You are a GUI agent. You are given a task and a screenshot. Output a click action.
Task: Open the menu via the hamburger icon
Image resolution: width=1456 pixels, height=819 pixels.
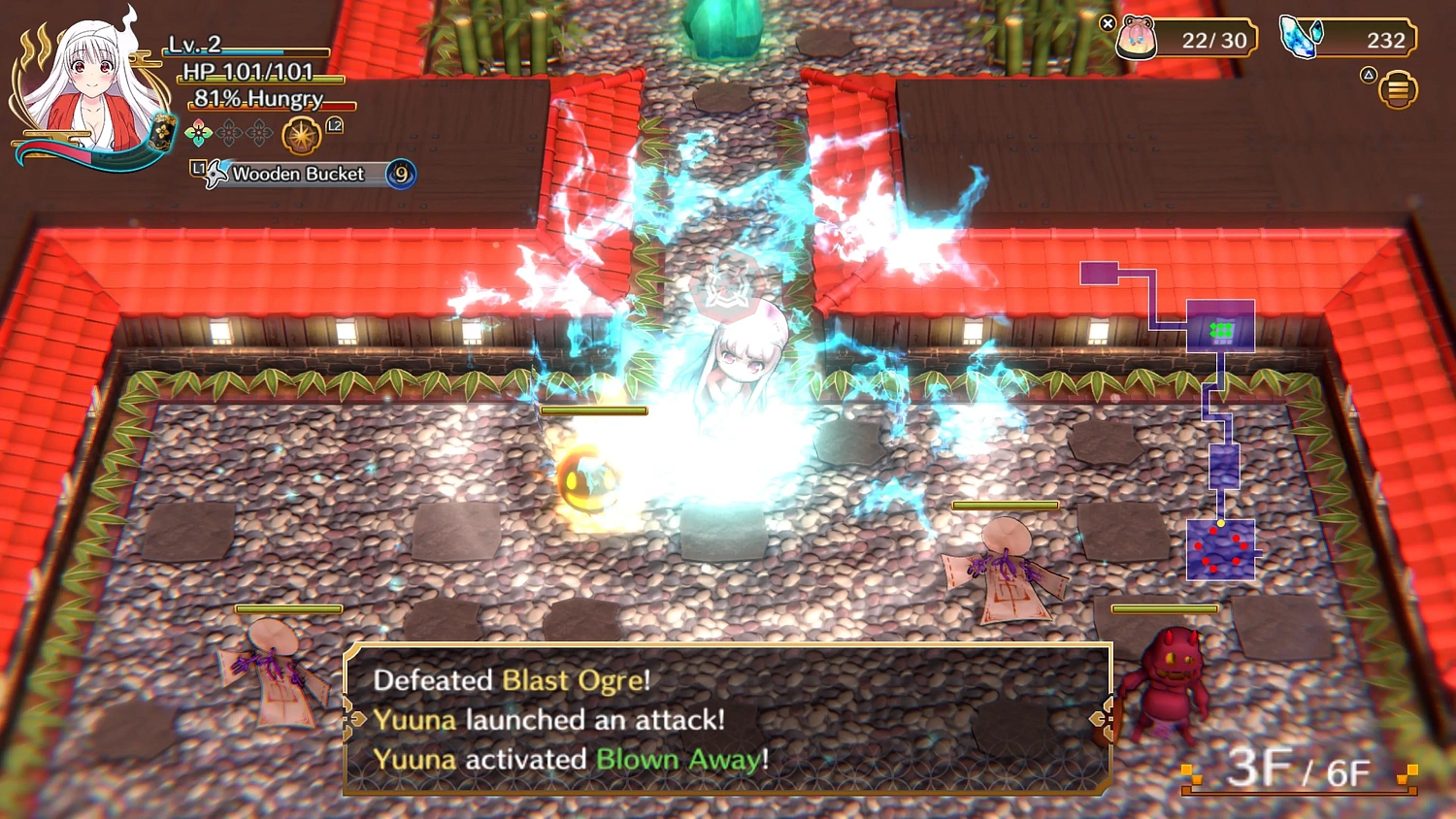1397,89
